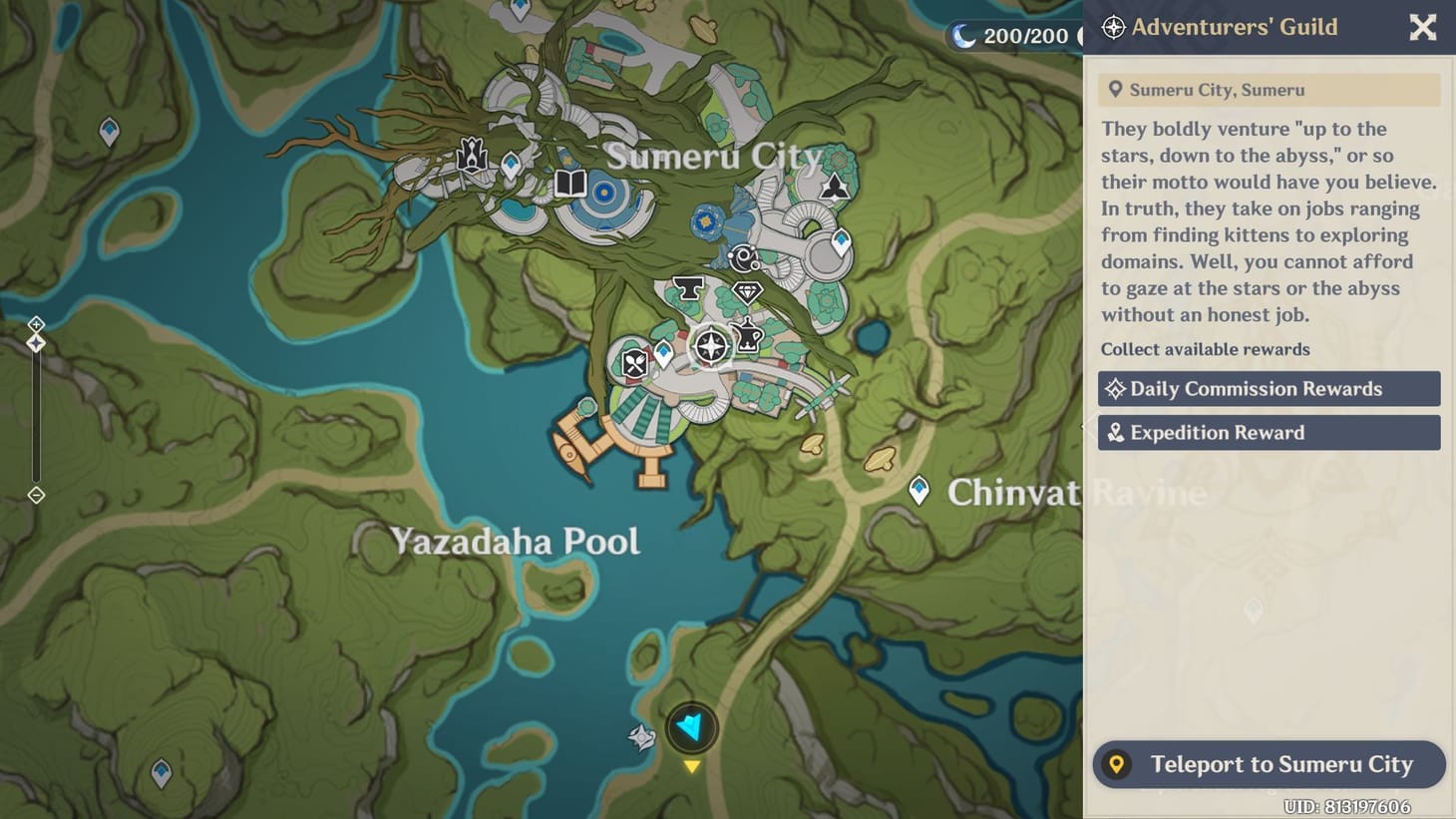The image size is (1456, 819).
Task: Click the City Reputation swirl icon
Action: click(x=742, y=255)
